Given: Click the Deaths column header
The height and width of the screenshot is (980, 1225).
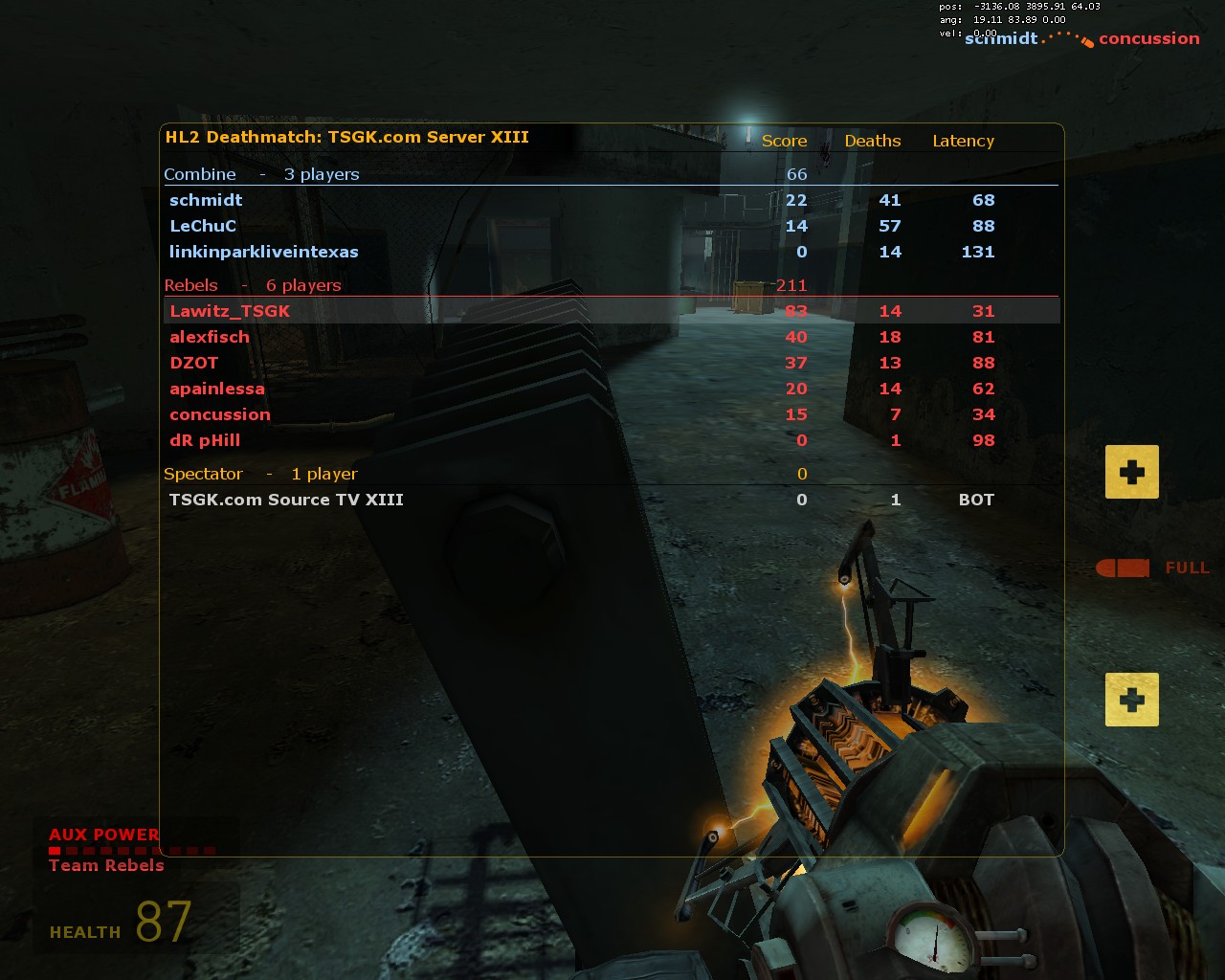Looking at the screenshot, I should (x=872, y=140).
